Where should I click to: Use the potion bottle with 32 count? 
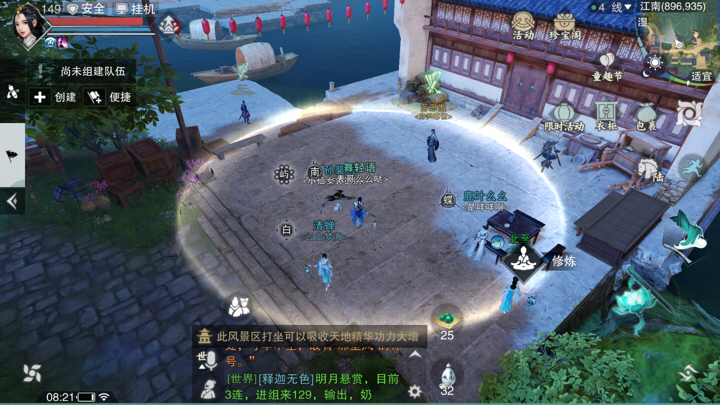pos(447,377)
